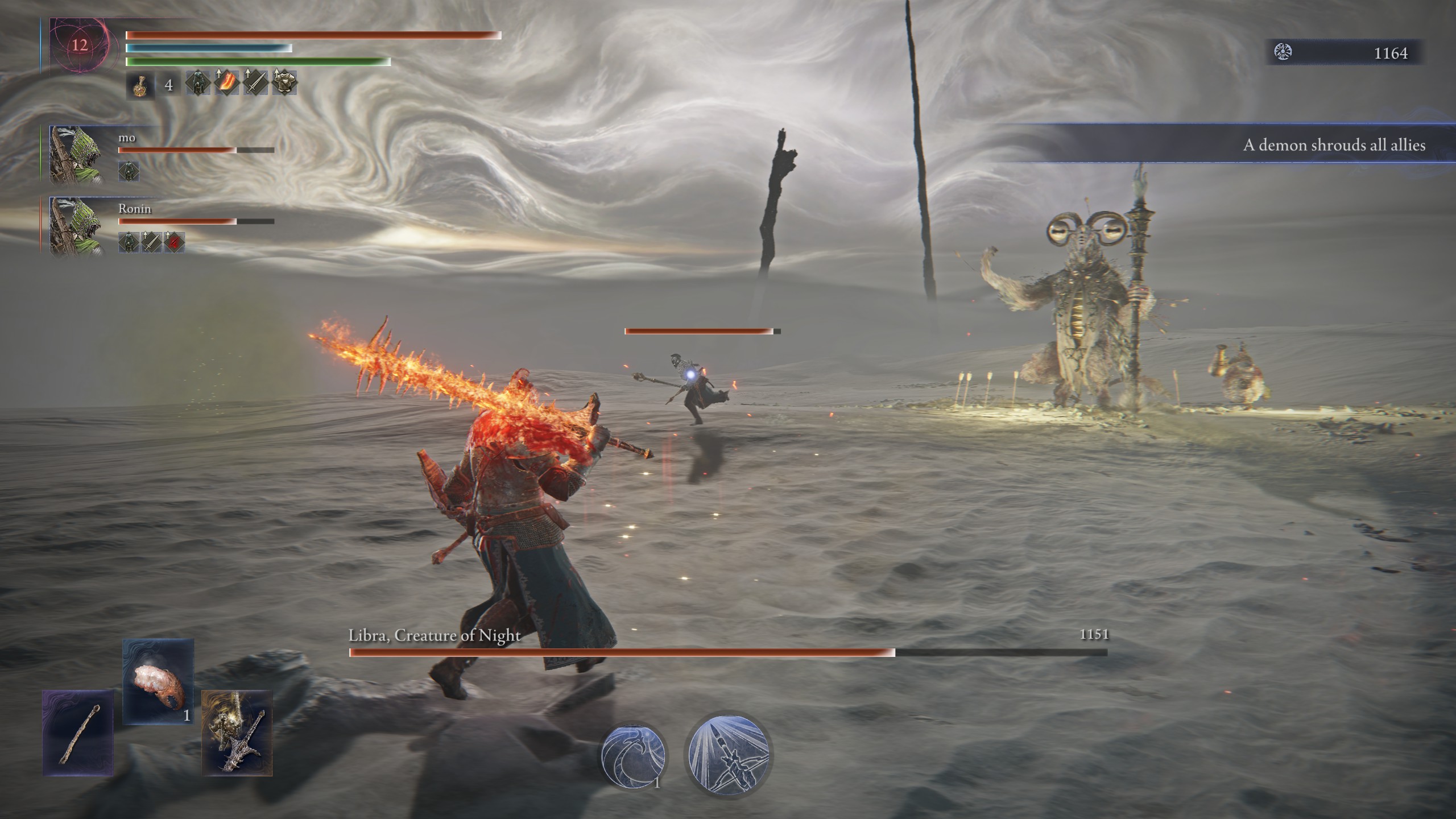
Task: Click Ronin's bleed status icon
Action: pyautogui.click(x=173, y=242)
